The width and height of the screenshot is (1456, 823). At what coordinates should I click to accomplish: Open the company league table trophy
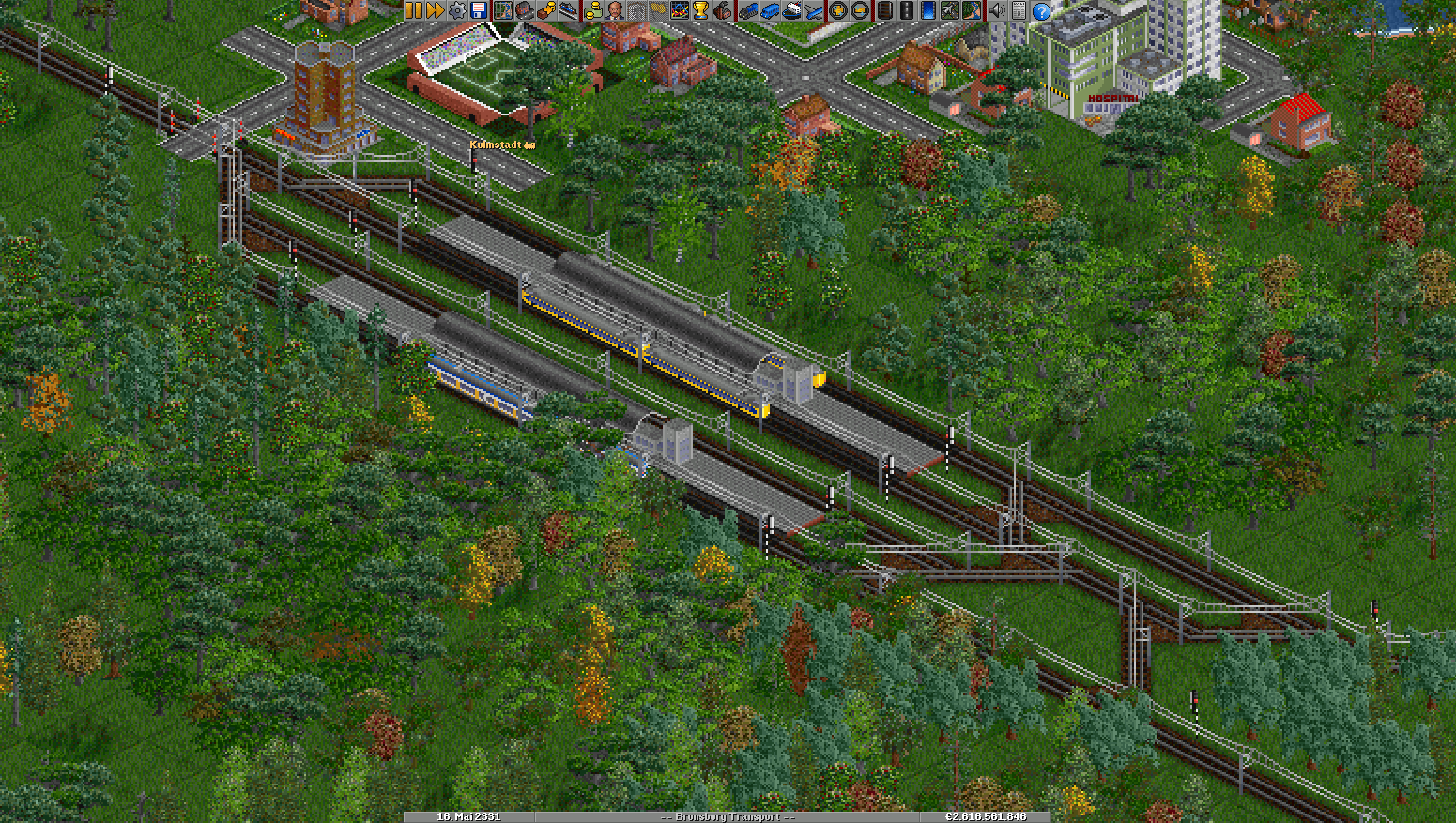701,10
